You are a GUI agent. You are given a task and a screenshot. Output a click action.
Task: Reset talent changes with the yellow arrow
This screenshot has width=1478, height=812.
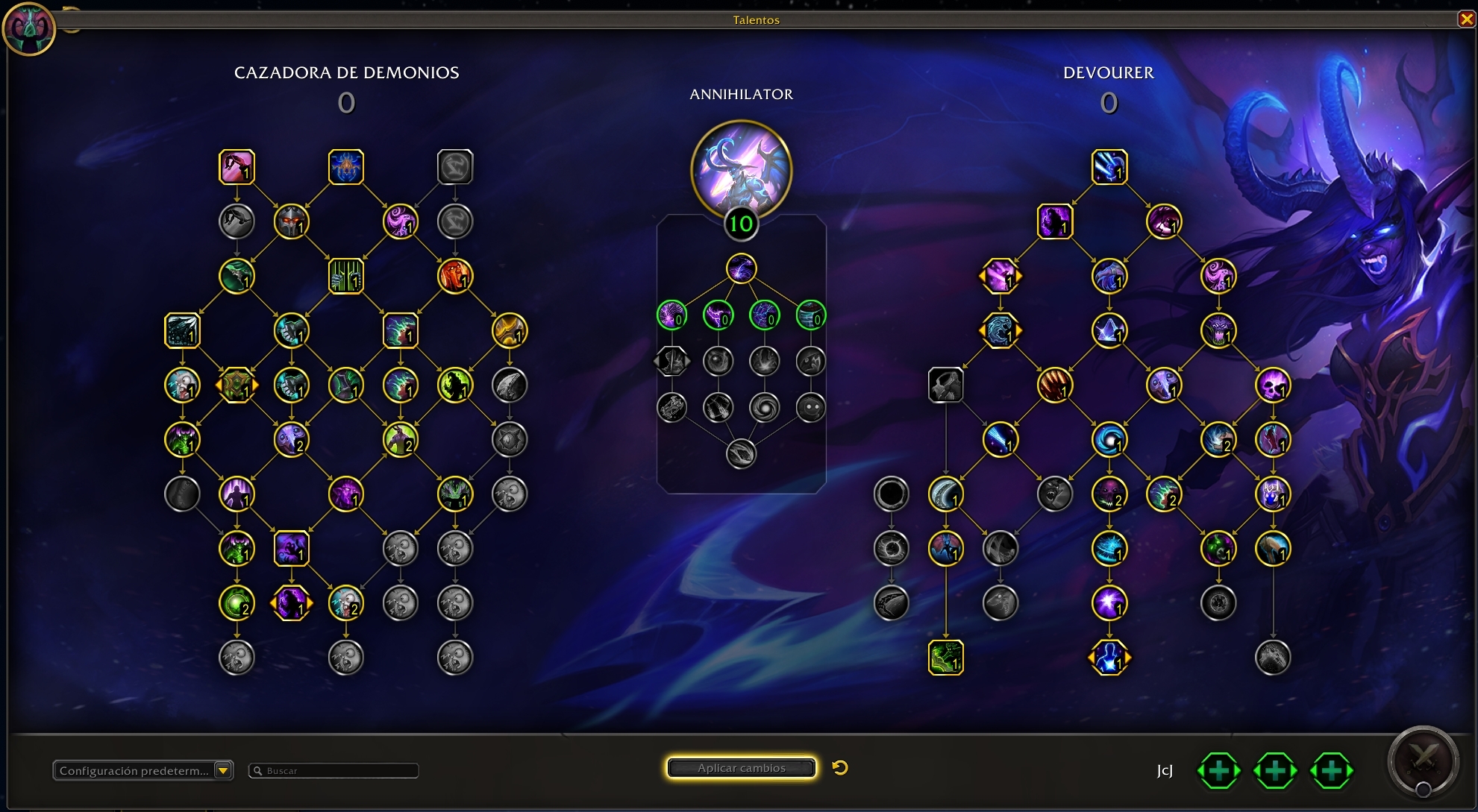click(x=840, y=768)
